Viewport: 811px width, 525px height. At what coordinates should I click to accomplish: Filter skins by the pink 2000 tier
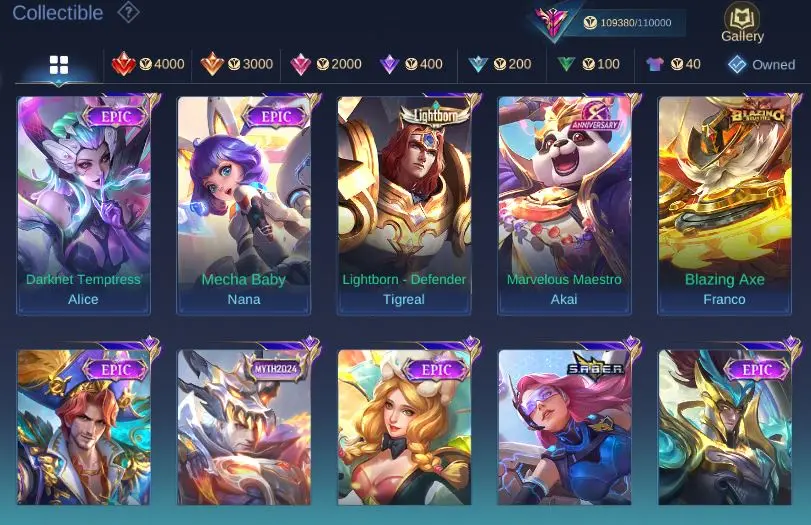(x=325, y=64)
